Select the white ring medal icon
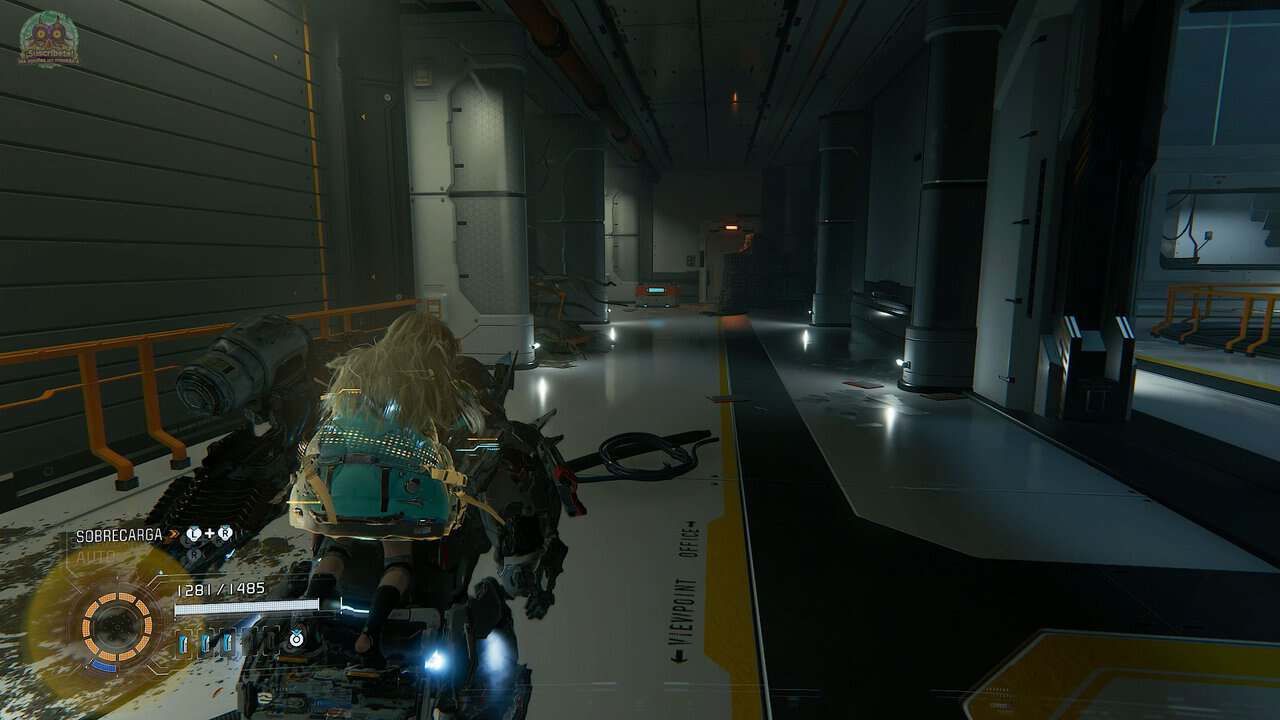The width and height of the screenshot is (1280, 720). pyautogui.click(x=296, y=637)
